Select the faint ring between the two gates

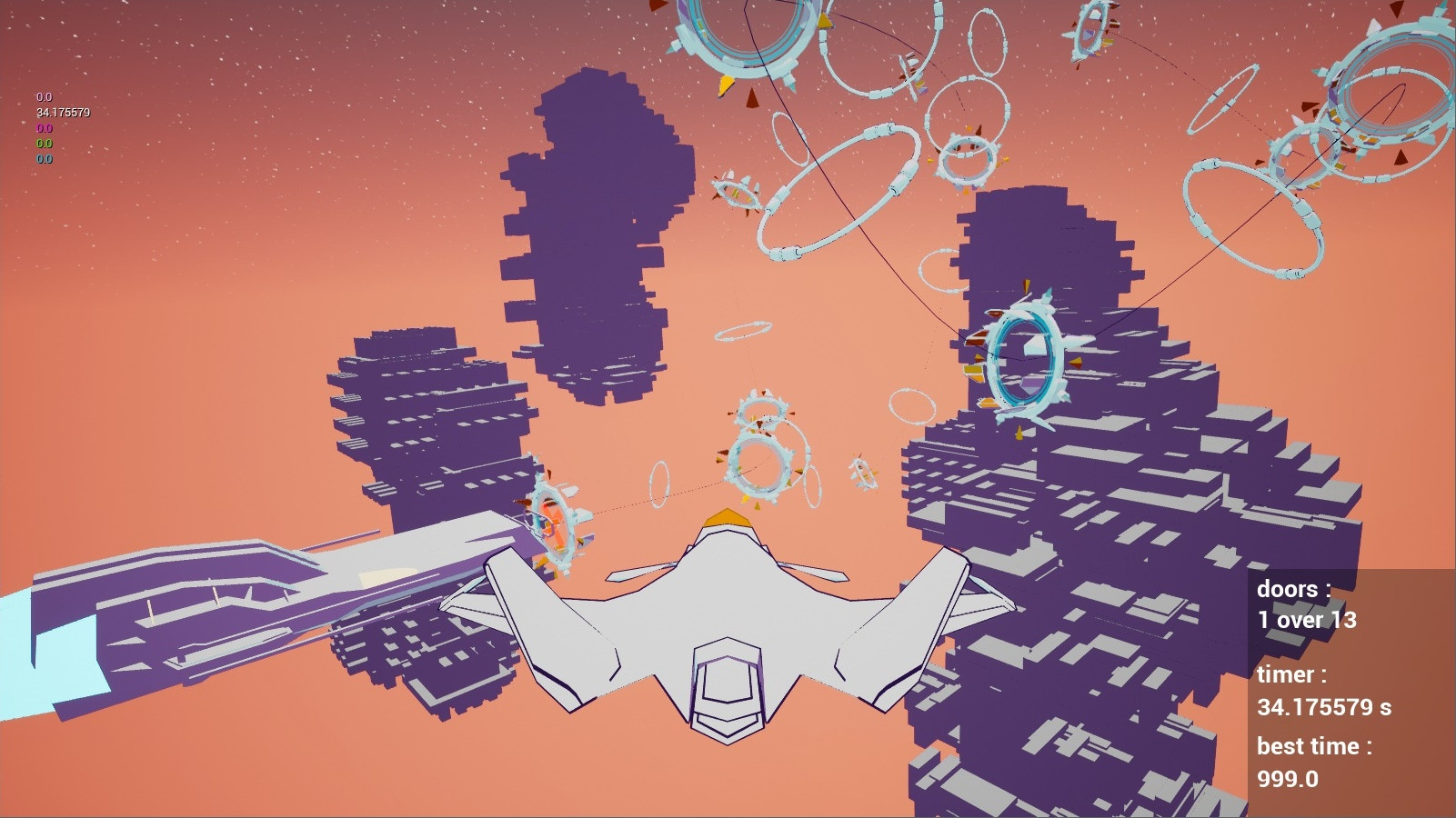658,486
